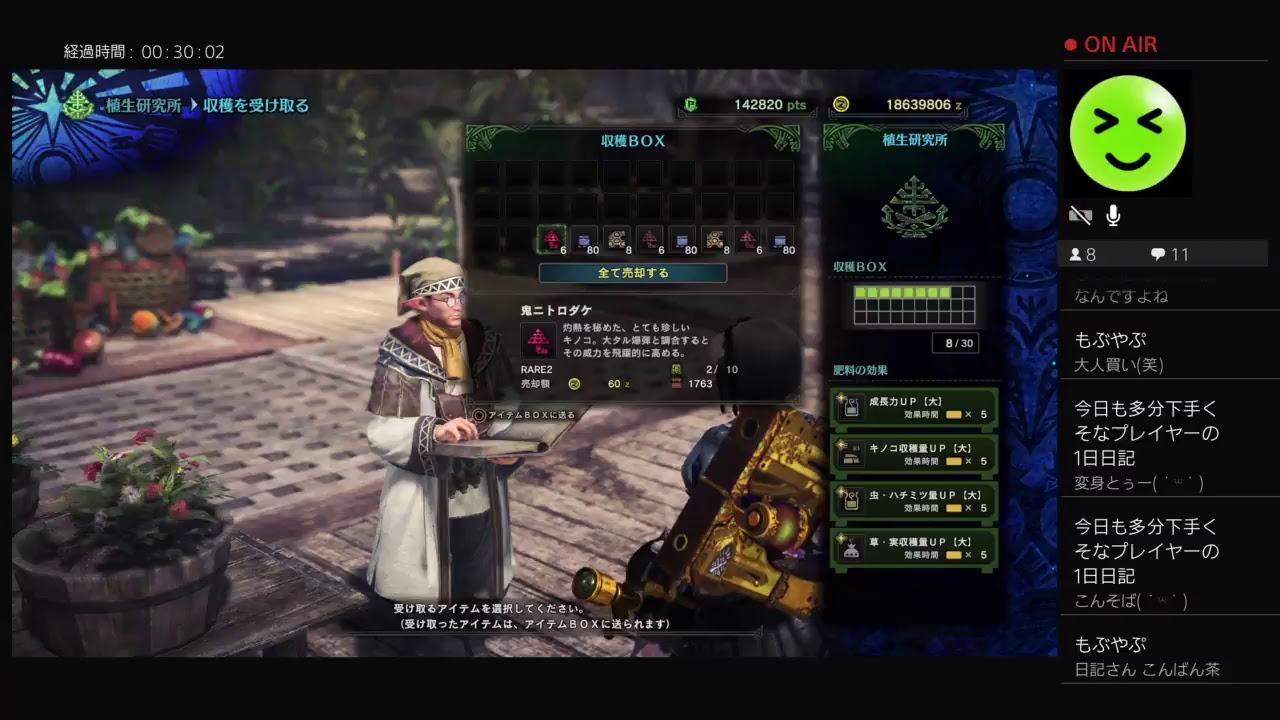This screenshot has width=1280, height=720.
Task: Toggle the microphone icon in the overlay
Action: 1113,215
